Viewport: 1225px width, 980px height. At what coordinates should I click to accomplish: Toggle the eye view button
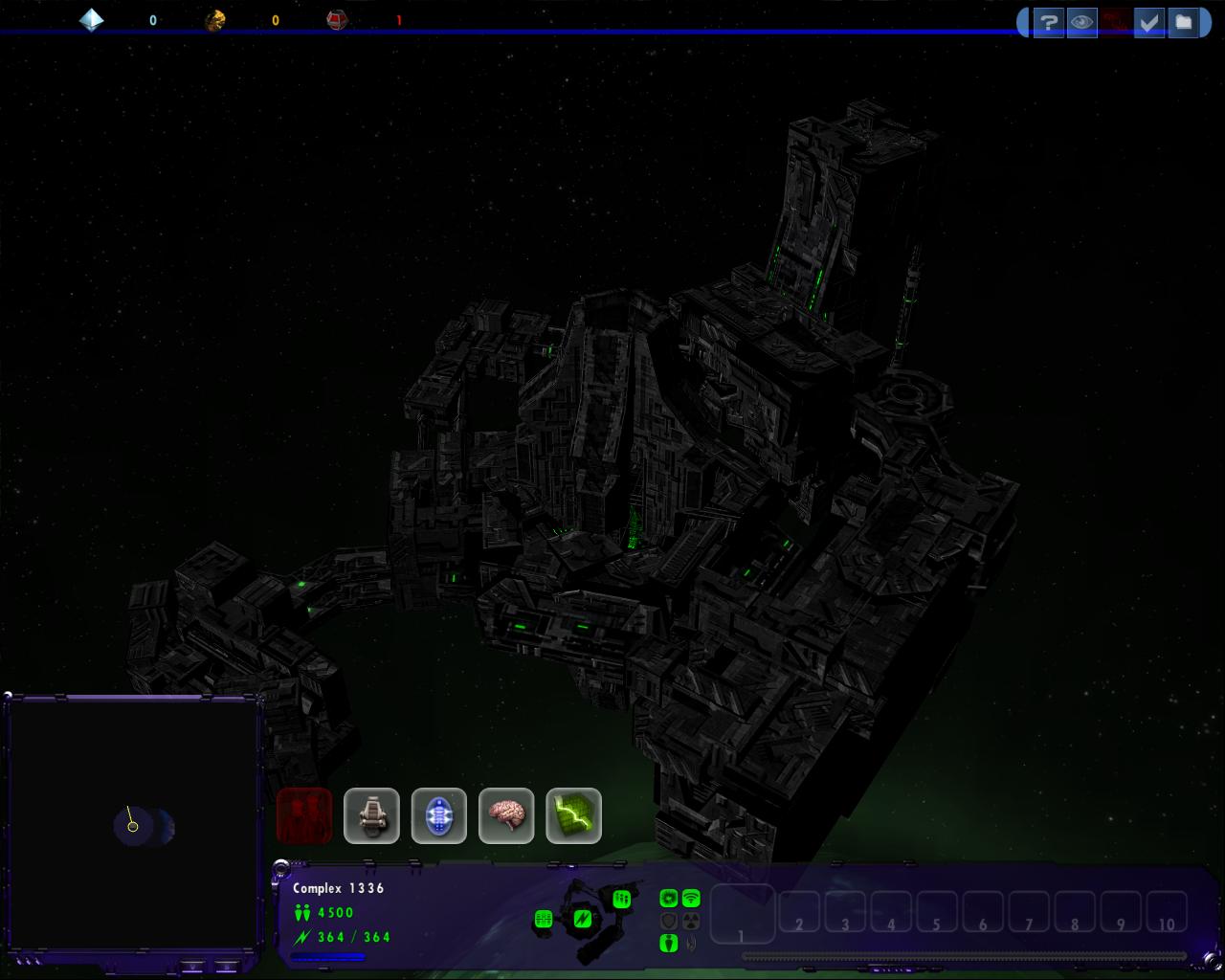click(1082, 22)
